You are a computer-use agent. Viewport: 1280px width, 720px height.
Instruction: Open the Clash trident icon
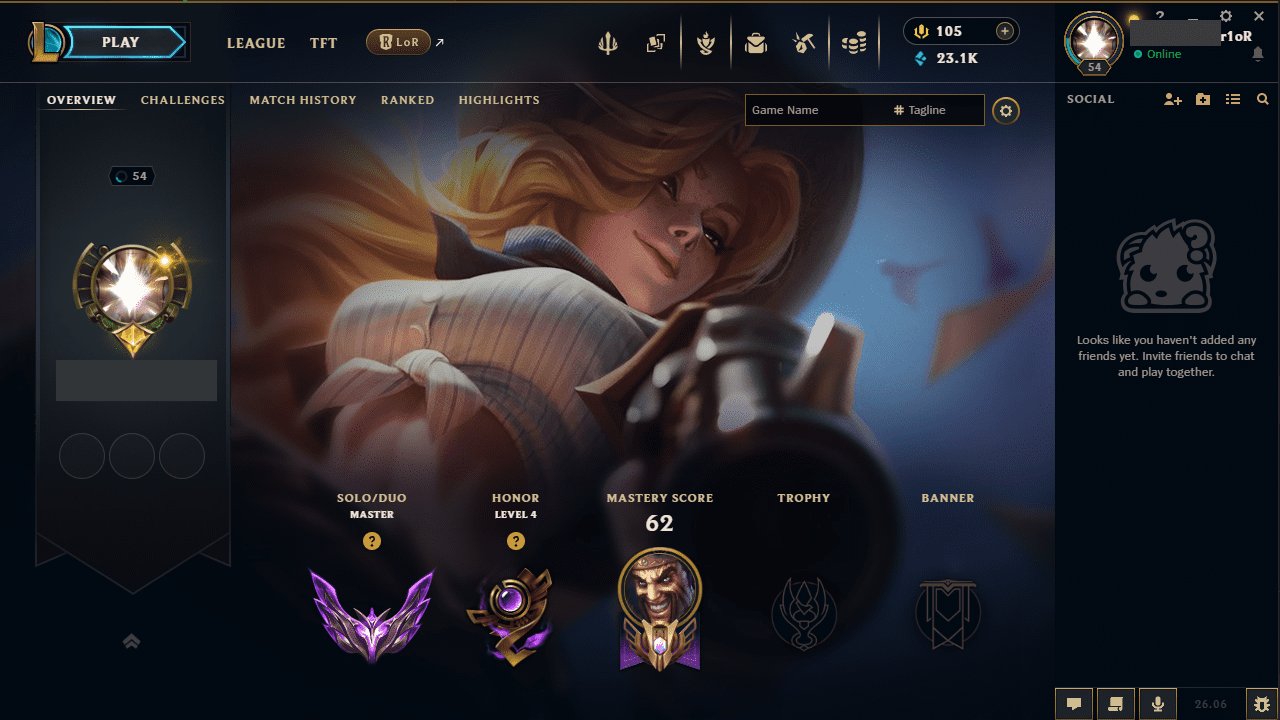[608, 43]
